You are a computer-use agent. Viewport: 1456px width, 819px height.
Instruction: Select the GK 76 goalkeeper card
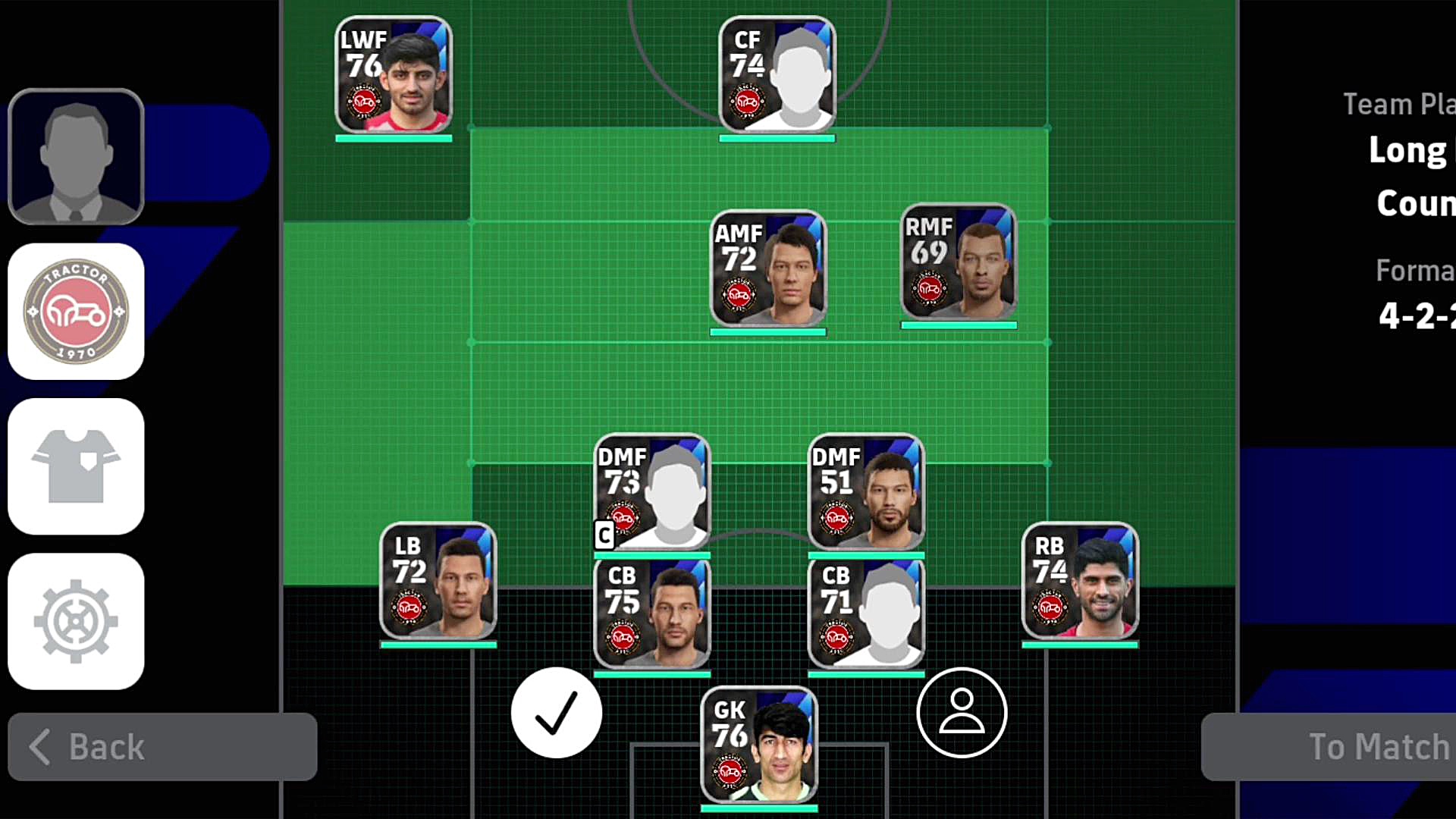coord(759,745)
